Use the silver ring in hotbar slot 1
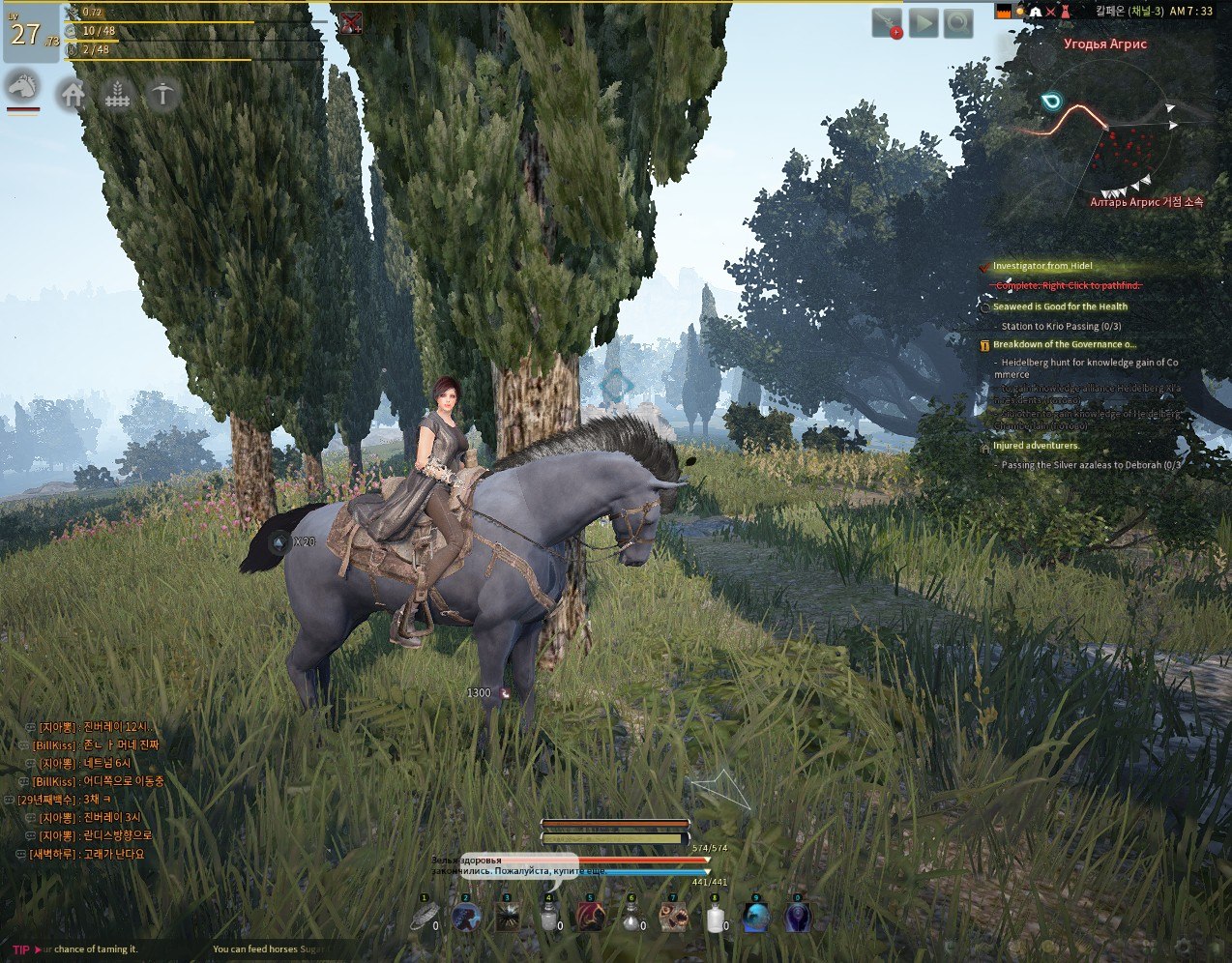The image size is (1232, 963). pos(424,917)
